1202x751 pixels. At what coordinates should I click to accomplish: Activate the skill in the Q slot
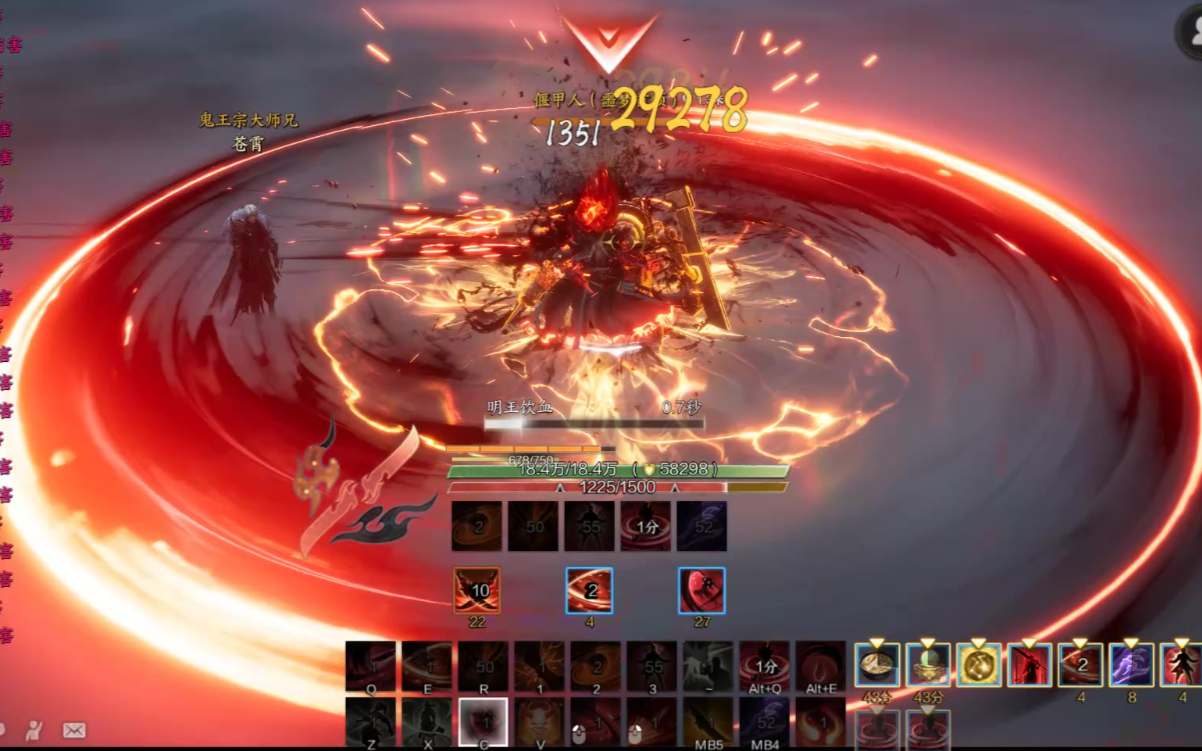point(370,665)
